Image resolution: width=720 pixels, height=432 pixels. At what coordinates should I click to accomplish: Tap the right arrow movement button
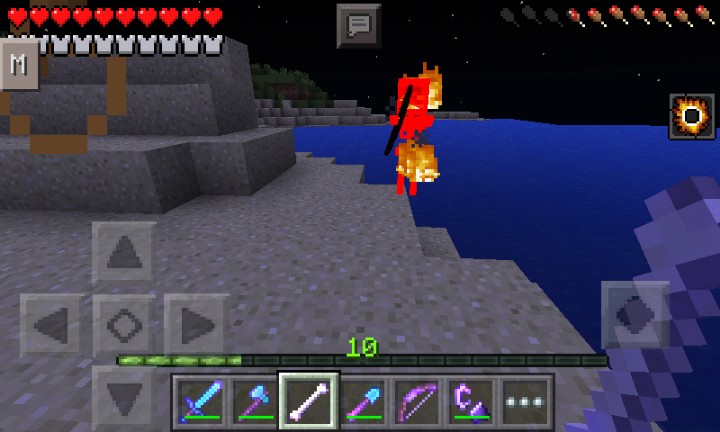(x=196, y=325)
